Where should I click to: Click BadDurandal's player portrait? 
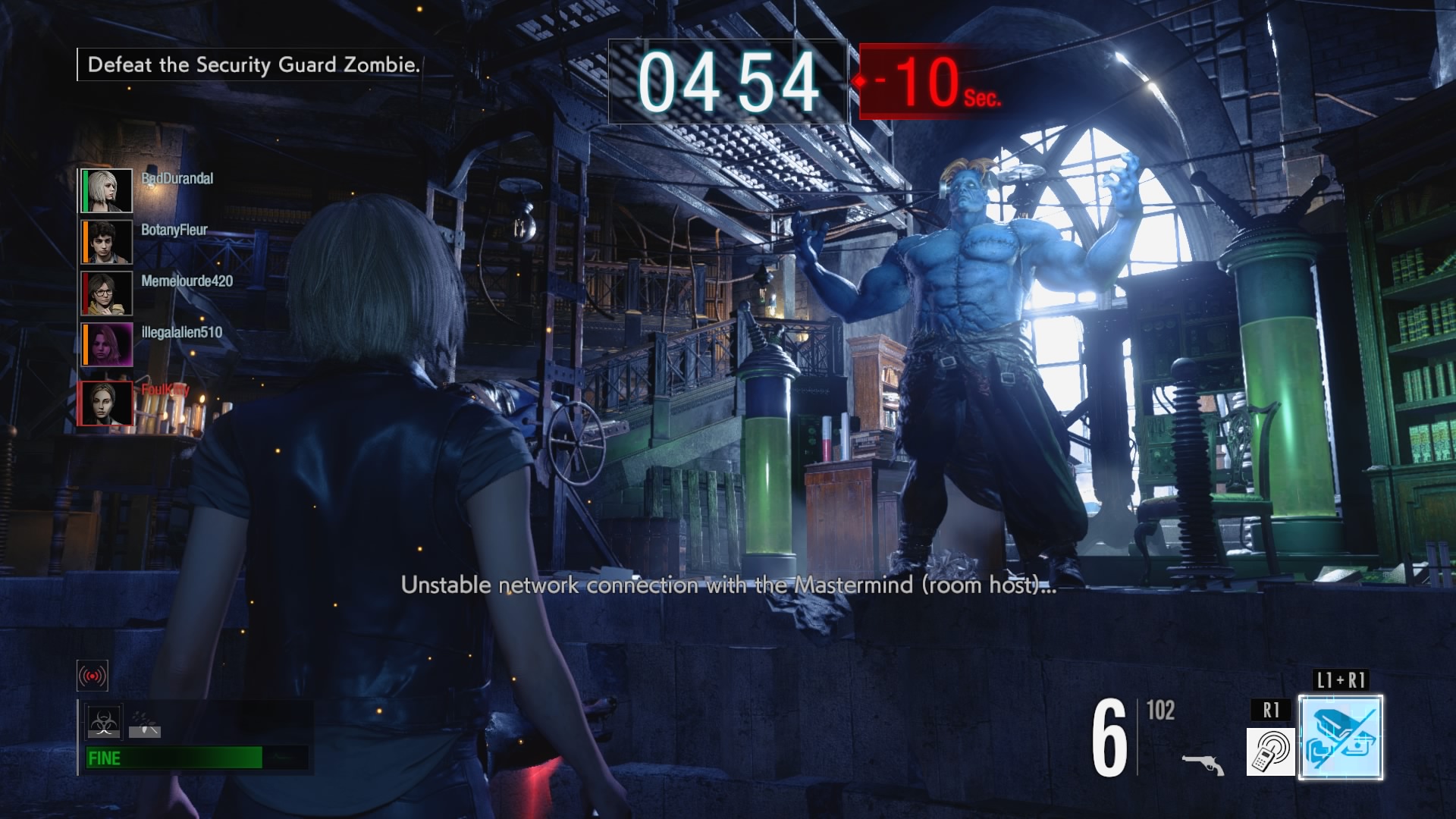pos(107,190)
